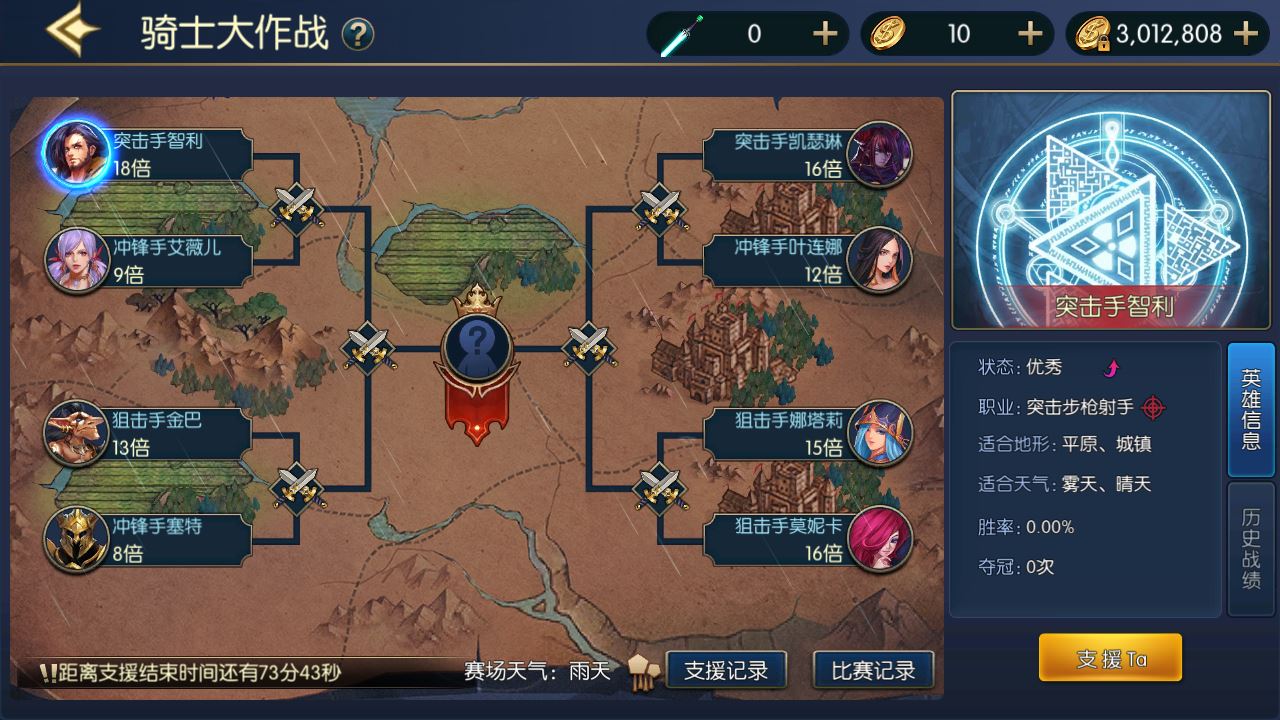Viewport: 1280px width, 720px height.
Task: Add skill currency with its plus button
Action: [x=824, y=33]
